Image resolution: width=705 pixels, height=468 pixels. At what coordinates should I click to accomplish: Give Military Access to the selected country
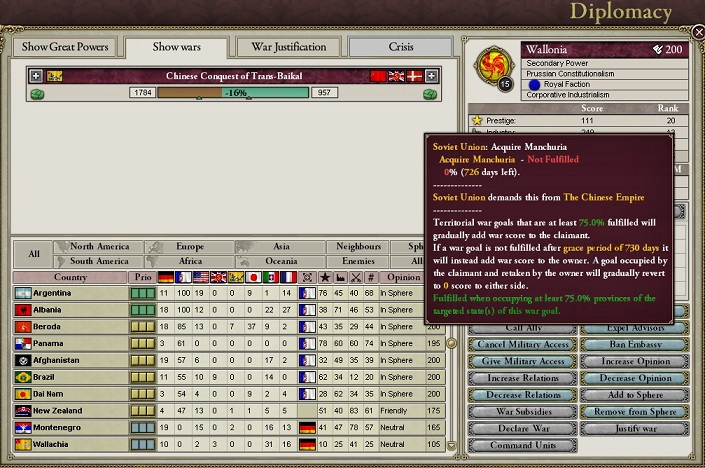(x=525, y=362)
